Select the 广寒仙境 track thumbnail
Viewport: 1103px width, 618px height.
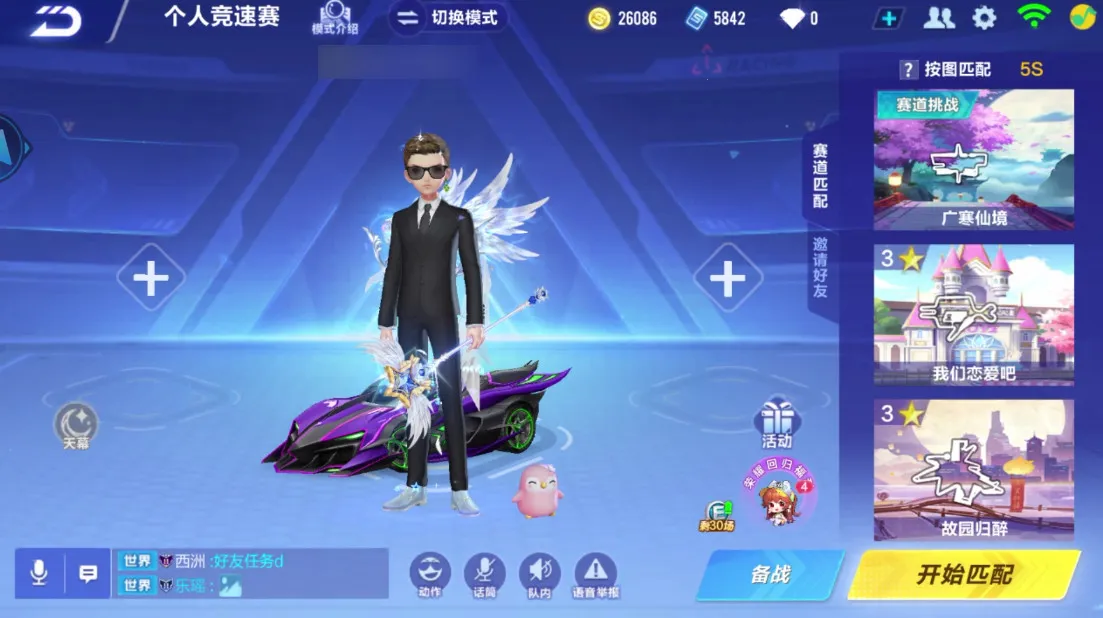(973, 159)
